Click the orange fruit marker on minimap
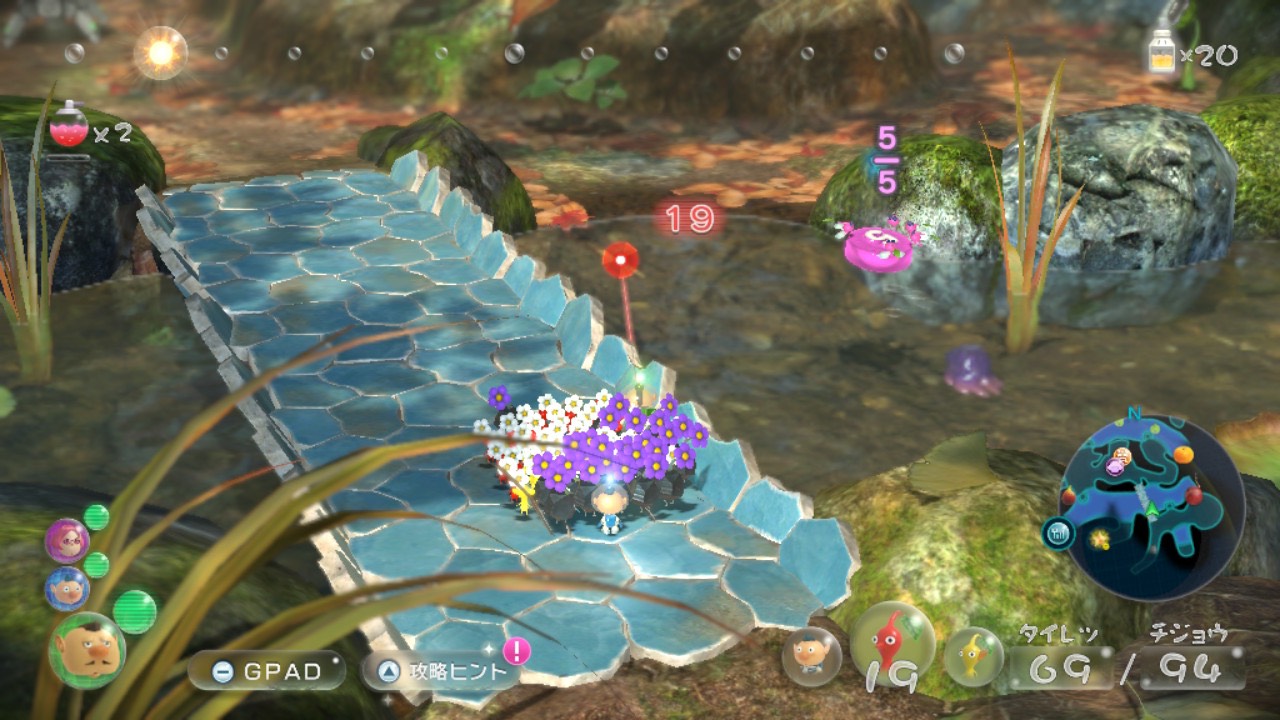 [x=1183, y=455]
